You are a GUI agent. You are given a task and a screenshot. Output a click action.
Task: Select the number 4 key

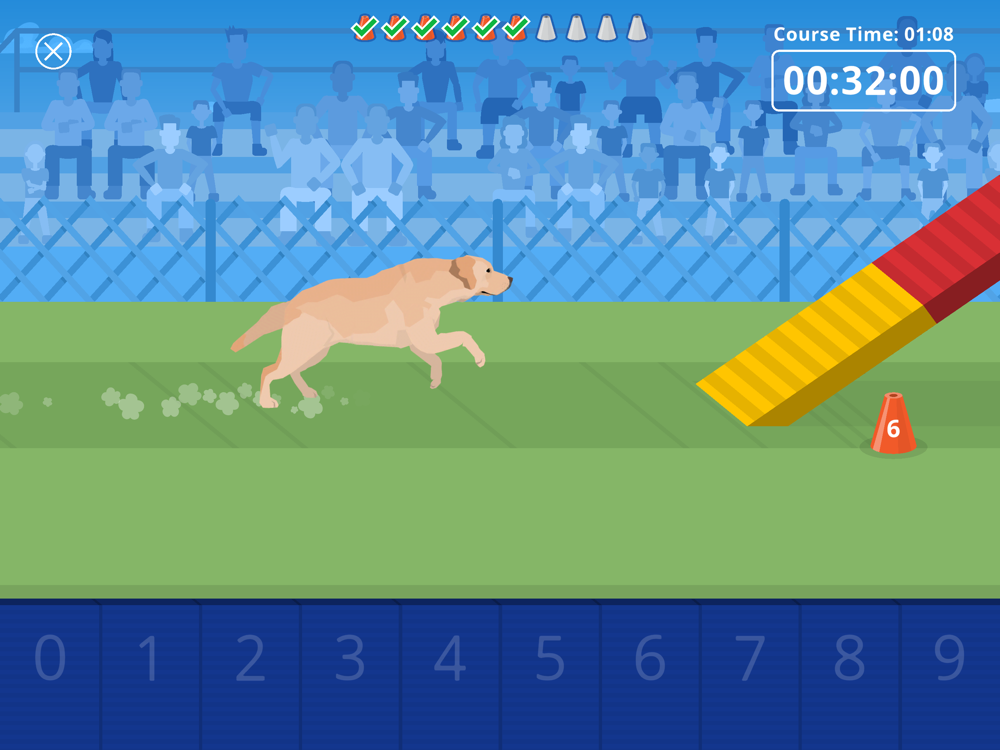click(x=450, y=660)
